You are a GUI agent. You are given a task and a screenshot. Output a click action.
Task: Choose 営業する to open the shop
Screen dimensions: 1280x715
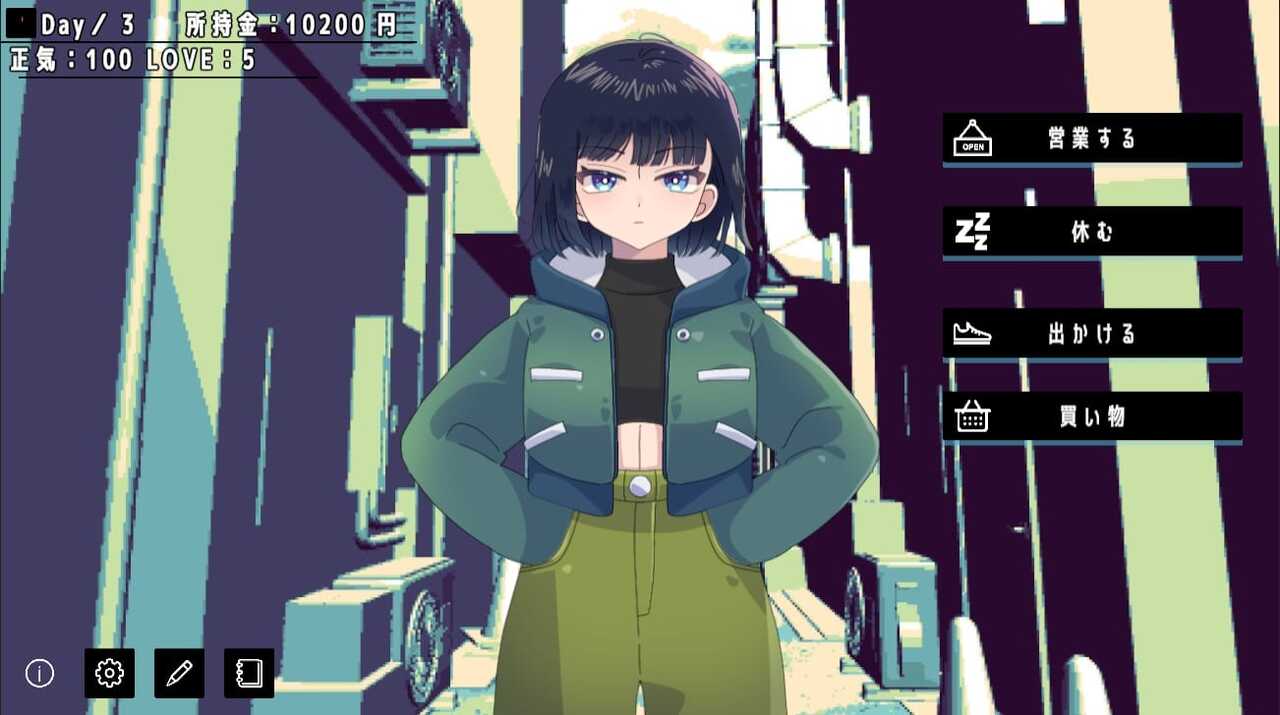pyautogui.click(x=1092, y=139)
